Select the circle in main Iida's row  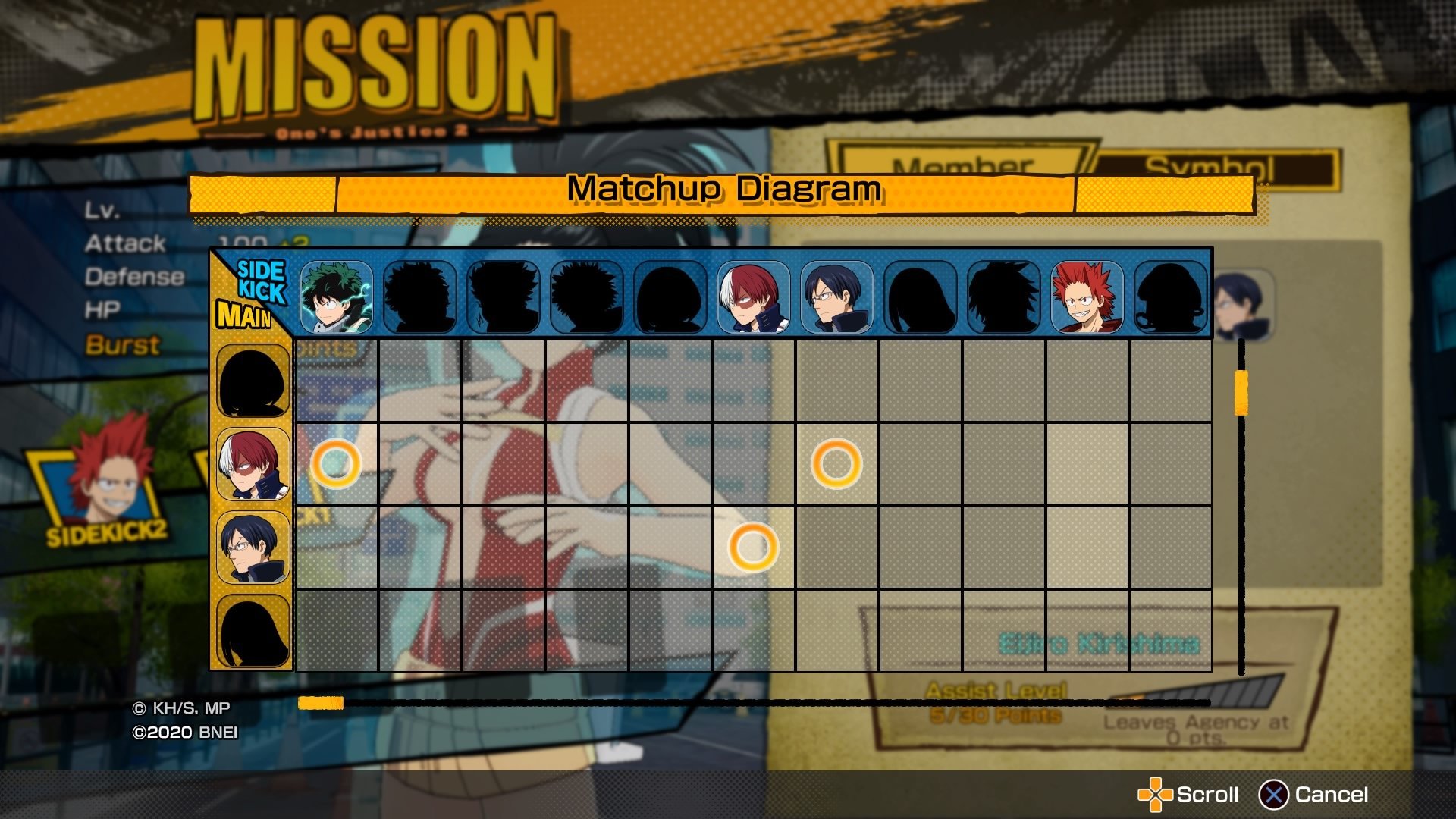pyautogui.click(x=753, y=547)
